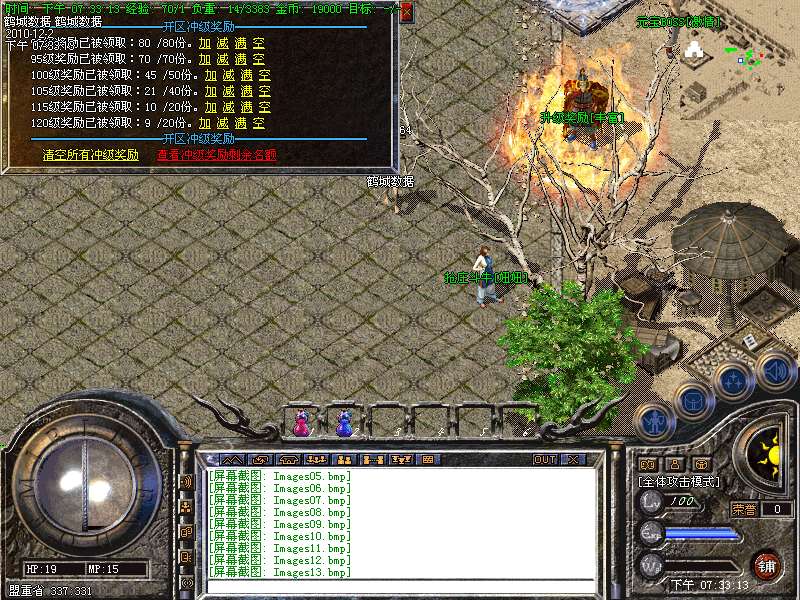The image size is (800, 600).
Task: Open the red 查看冲级奖励剩余名额 link
Action: [216, 155]
